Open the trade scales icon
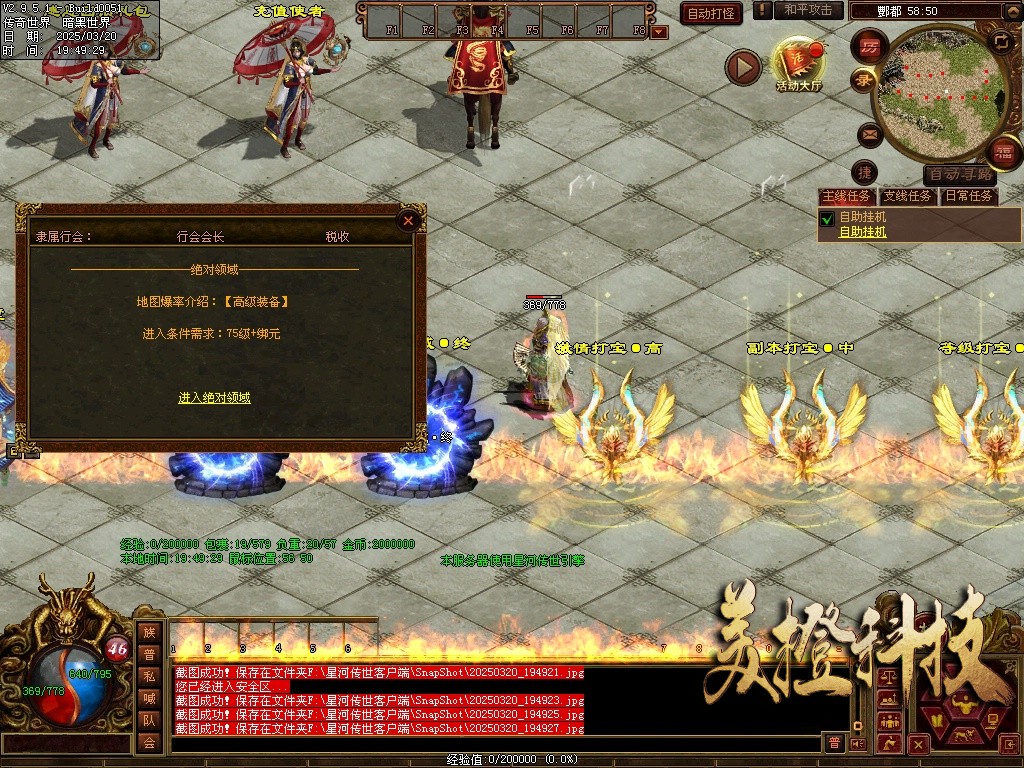The width and height of the screenshot is (1024, 768). 887,679
